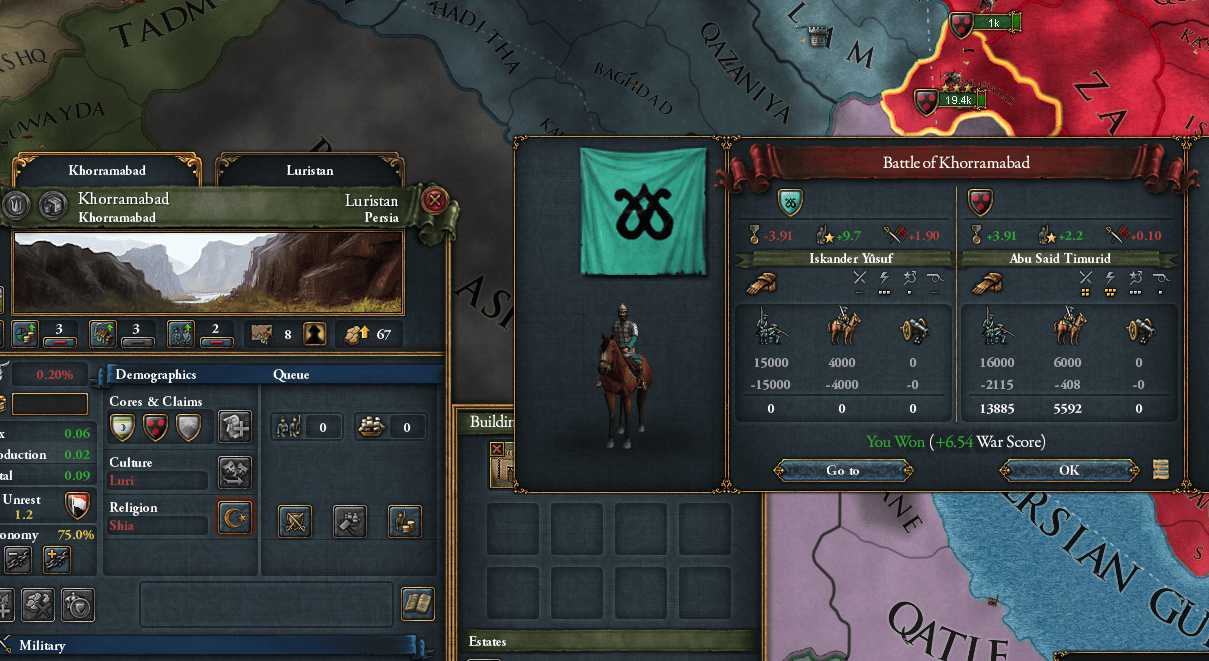Click the attacker's teal shield flag
The image size is (1209, 661).
789,203
